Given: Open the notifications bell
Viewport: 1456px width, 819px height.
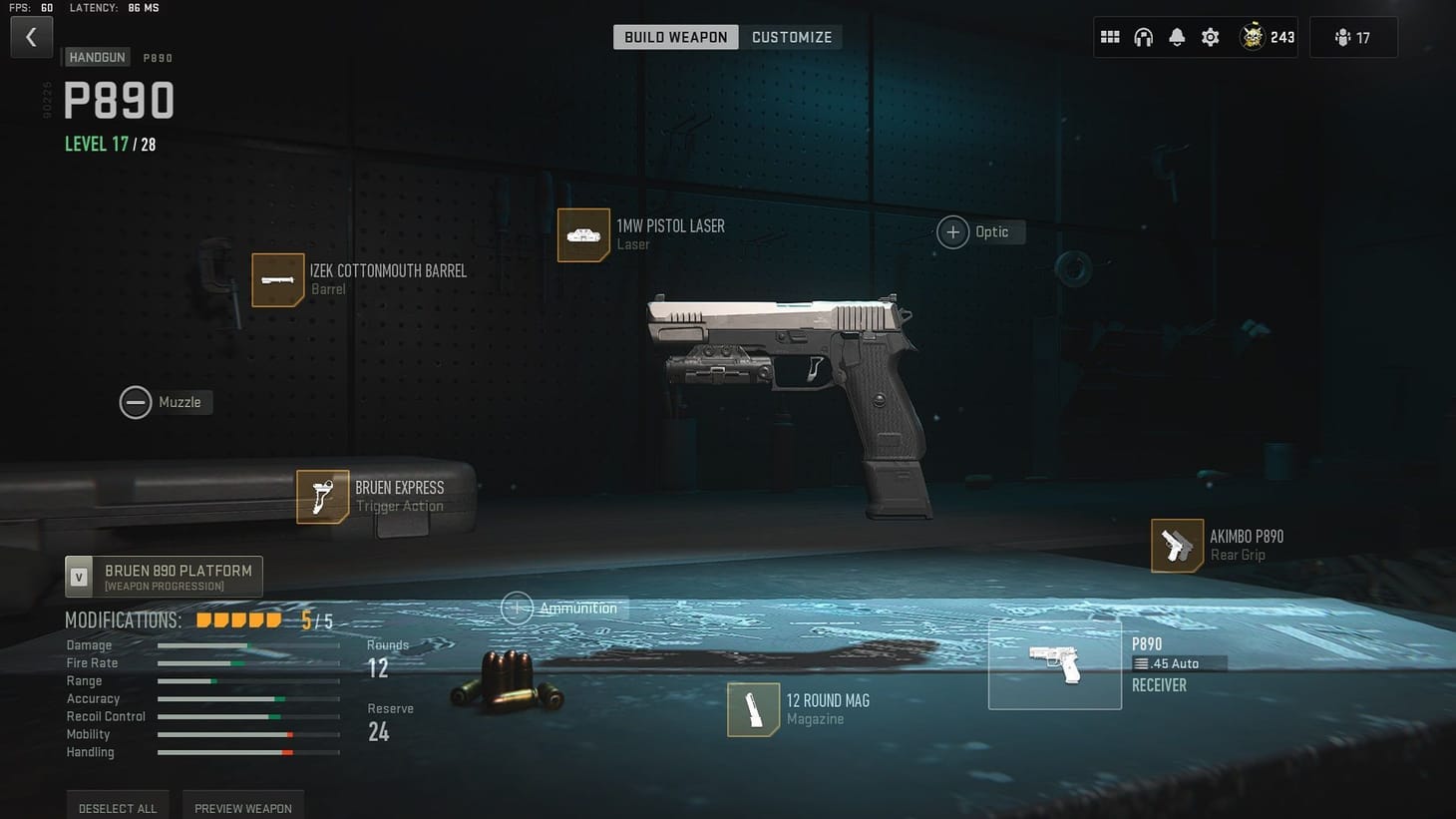Looking at the screenshot, I should pos(1177,36).
